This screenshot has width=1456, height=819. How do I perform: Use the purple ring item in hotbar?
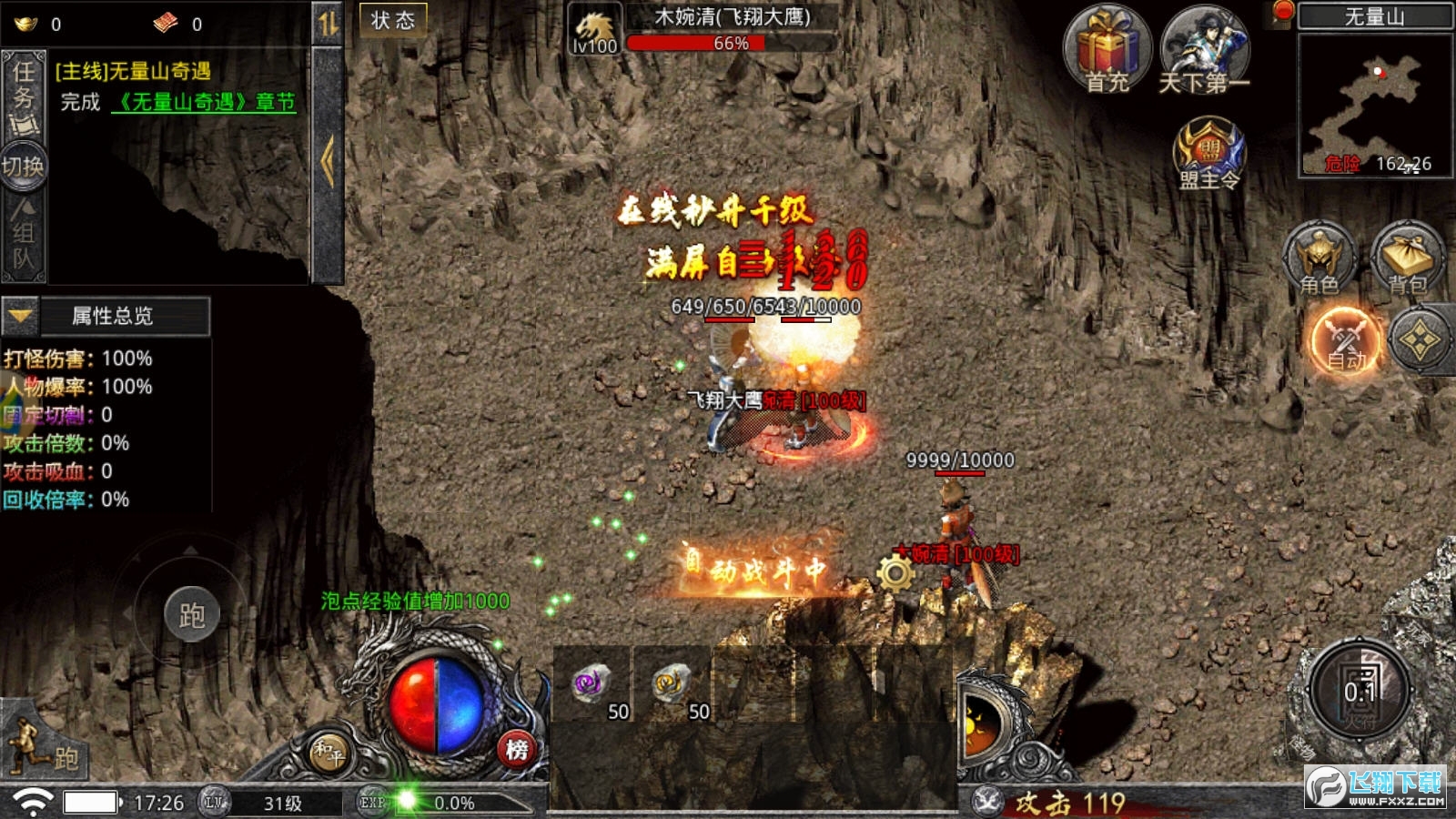point(591,684)
